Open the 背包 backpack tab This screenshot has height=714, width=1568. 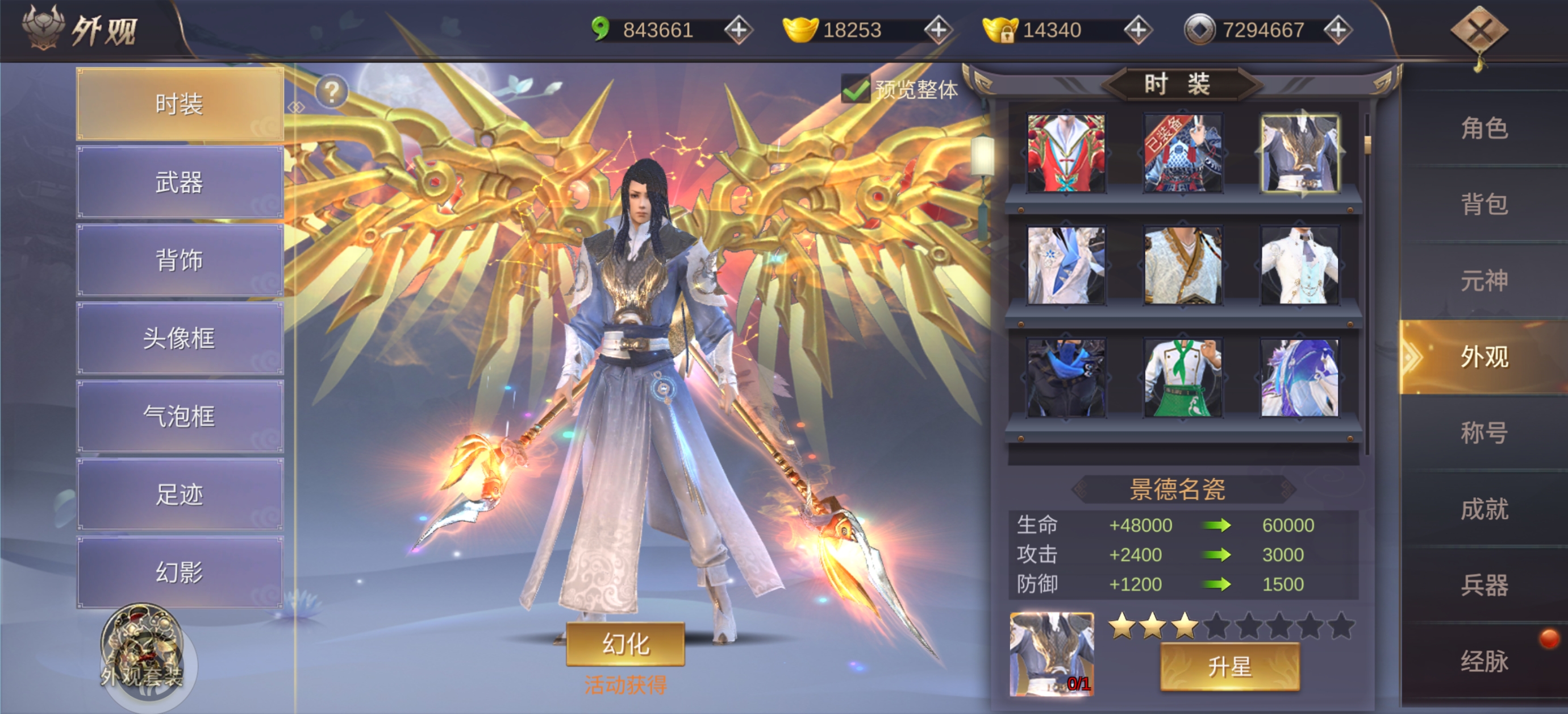[1484, 204]
